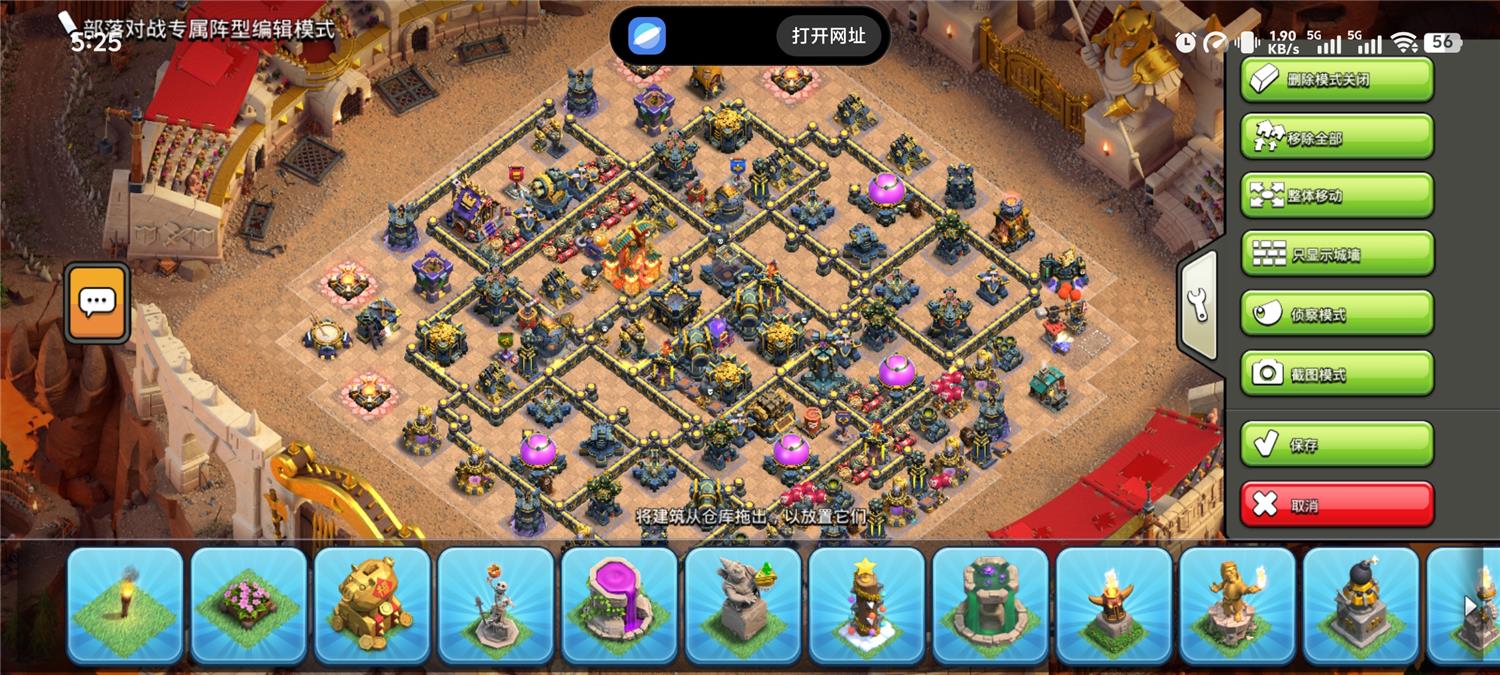Cancel editing with the red 取消 button
This screenshot has width=1500, height=675.
(1336, 504)
